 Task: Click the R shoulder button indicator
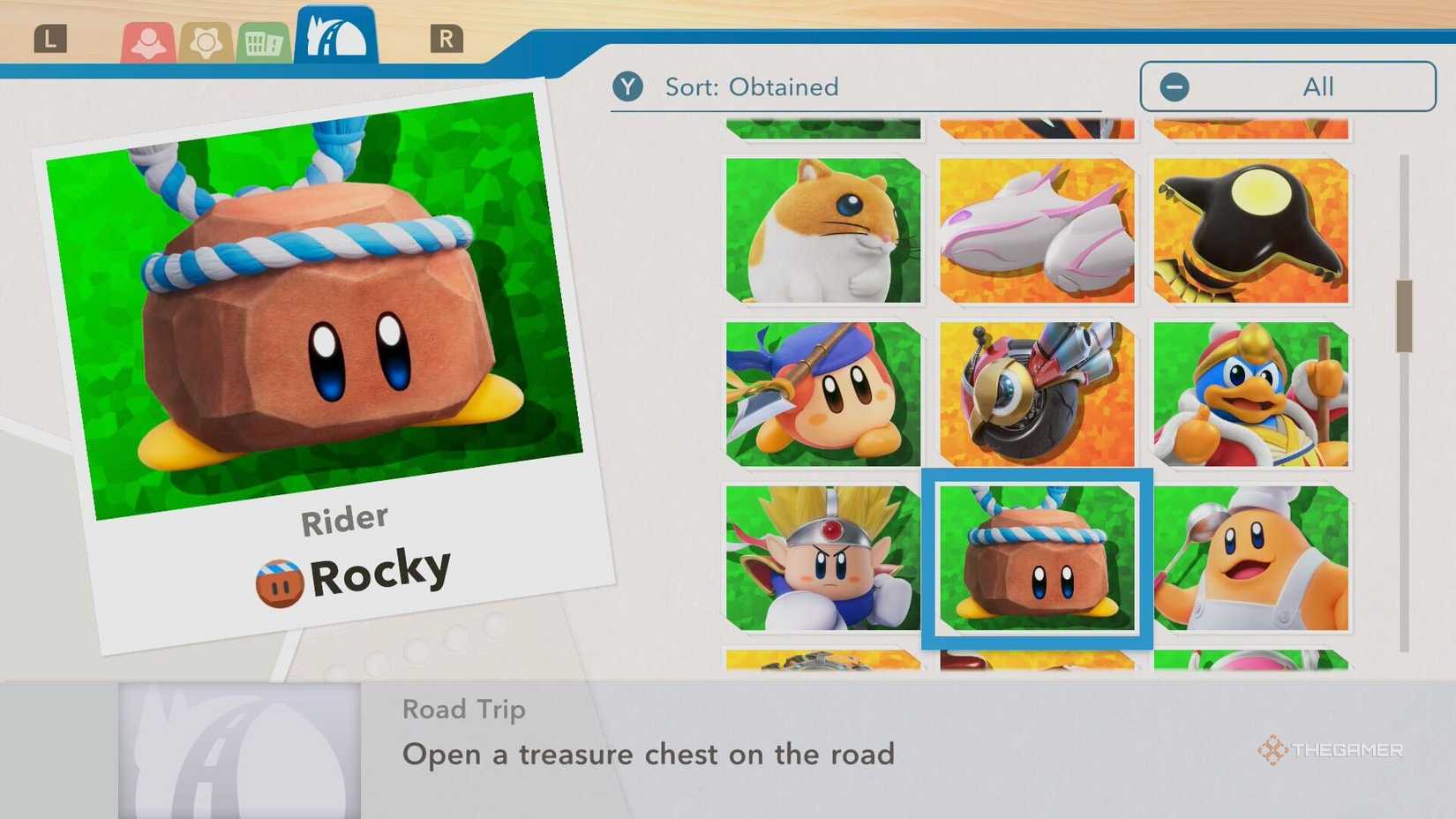(x=447, y=39)
